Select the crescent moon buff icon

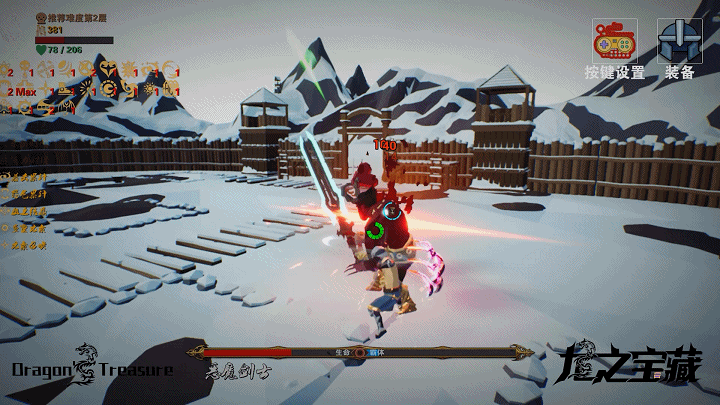click(x=170, y=68)
